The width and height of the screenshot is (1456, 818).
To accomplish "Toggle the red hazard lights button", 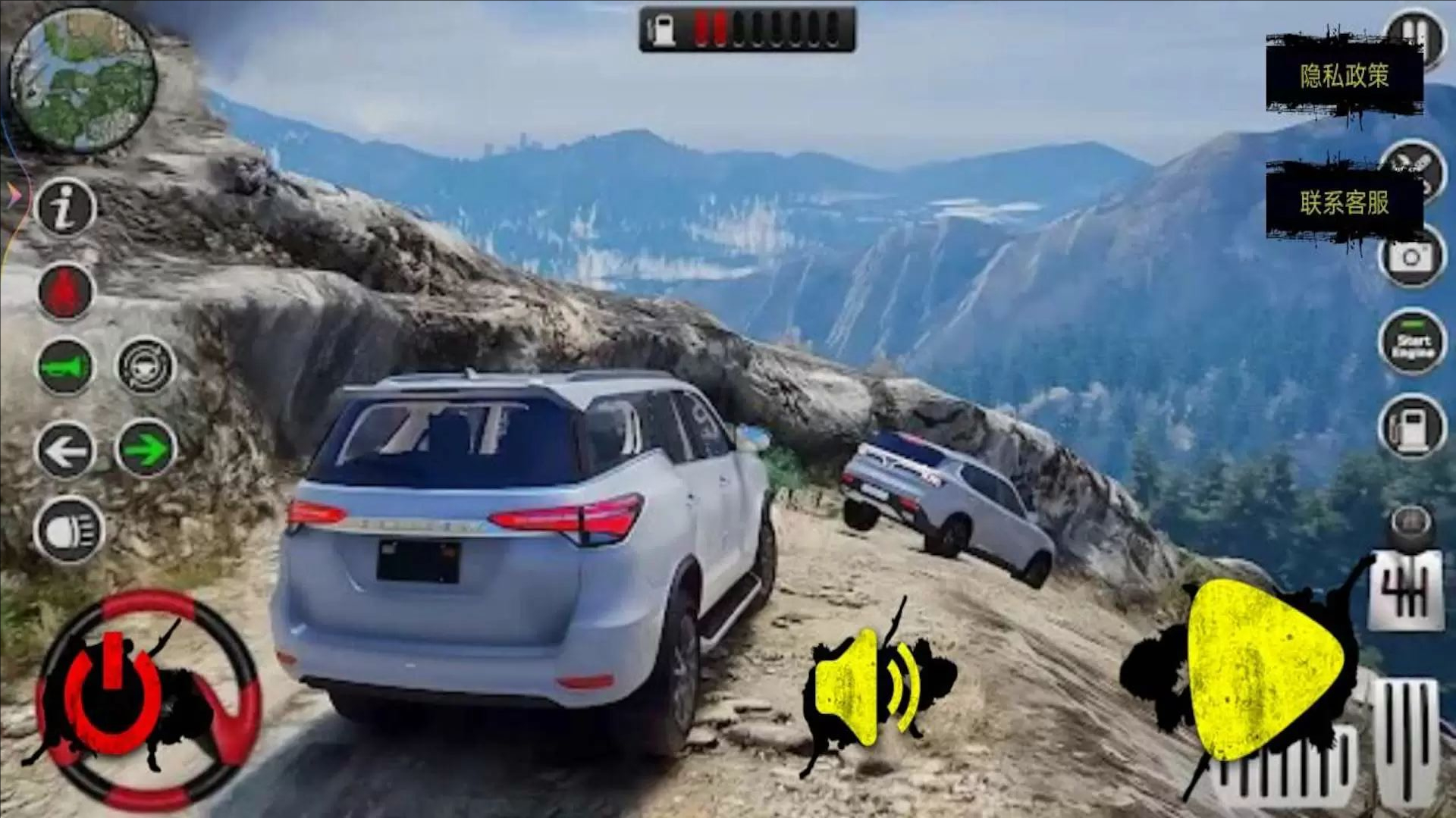I will tap(66, 290).
